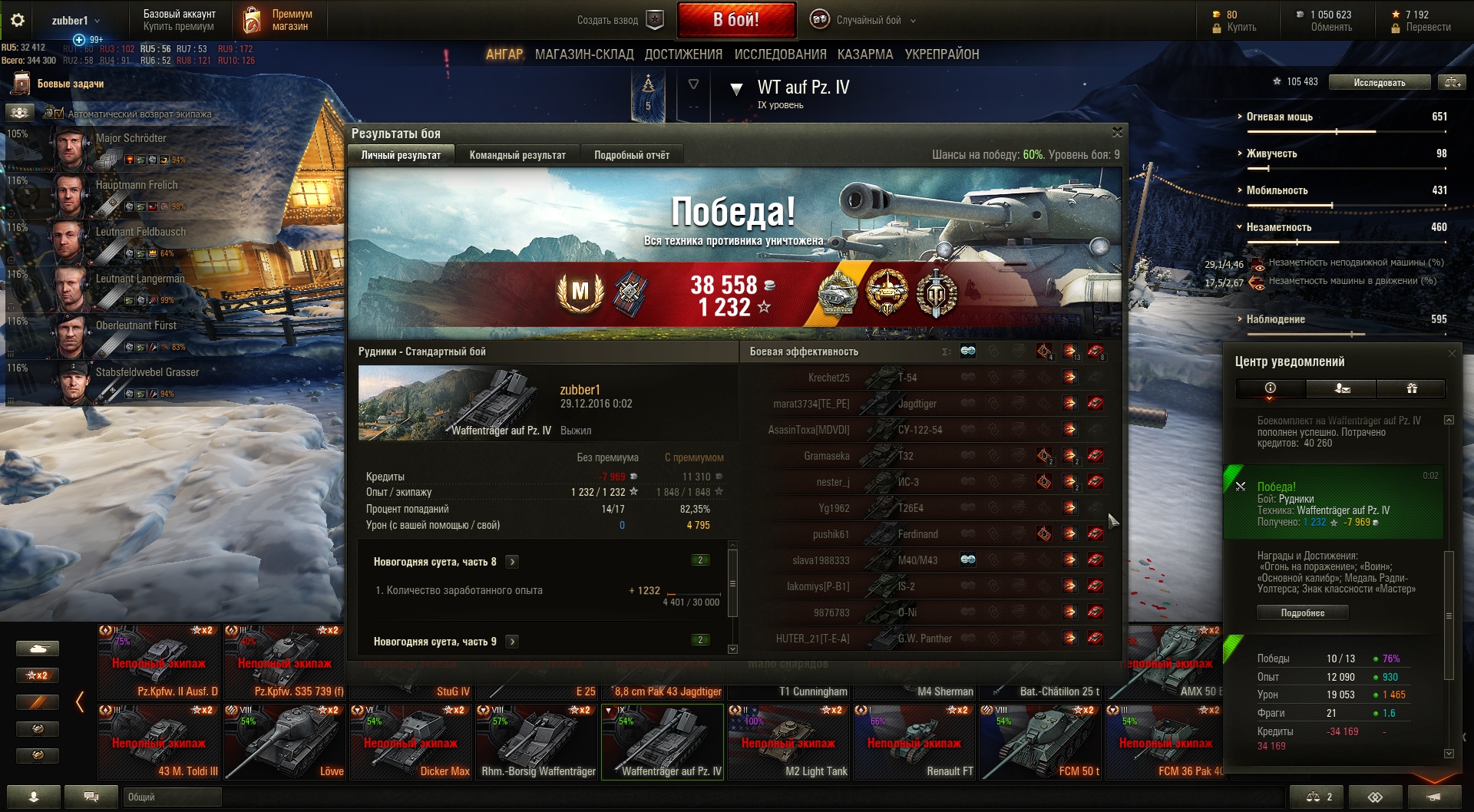Start battle with the В бой! button
Viewport: 1474px width, 812px height.
(735, 20)
